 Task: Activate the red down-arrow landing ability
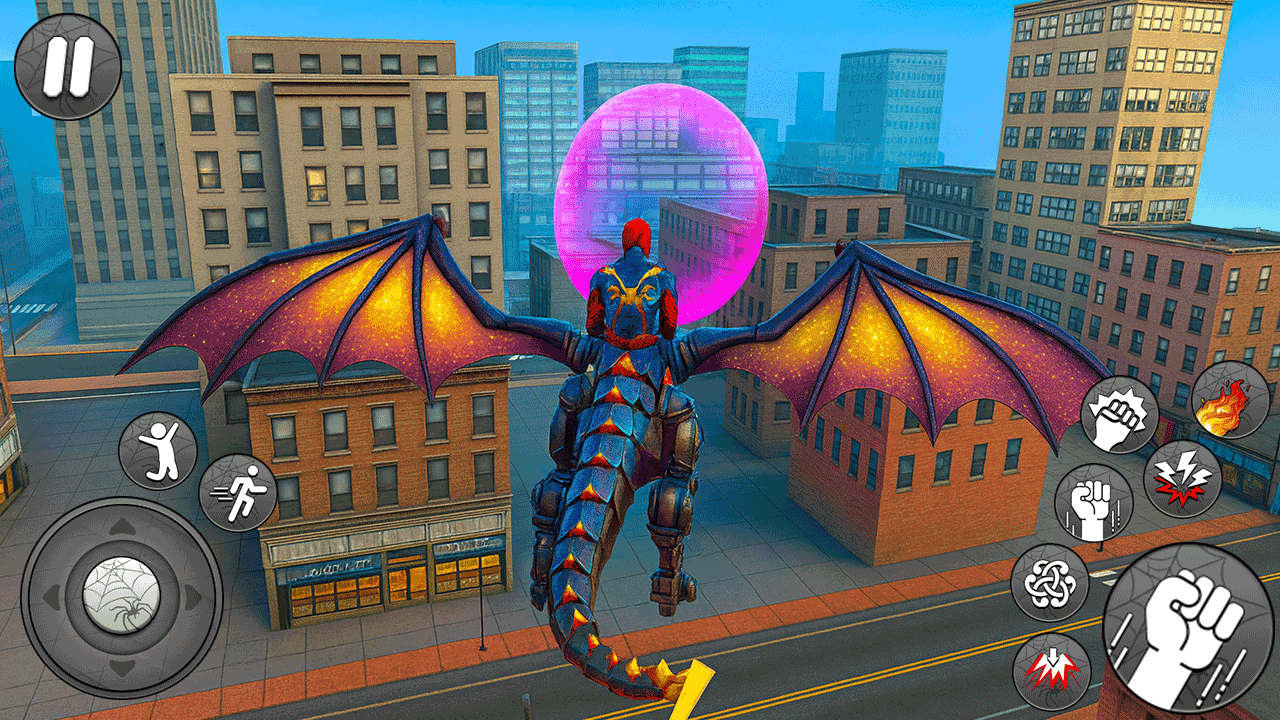tap(1050, 671)
